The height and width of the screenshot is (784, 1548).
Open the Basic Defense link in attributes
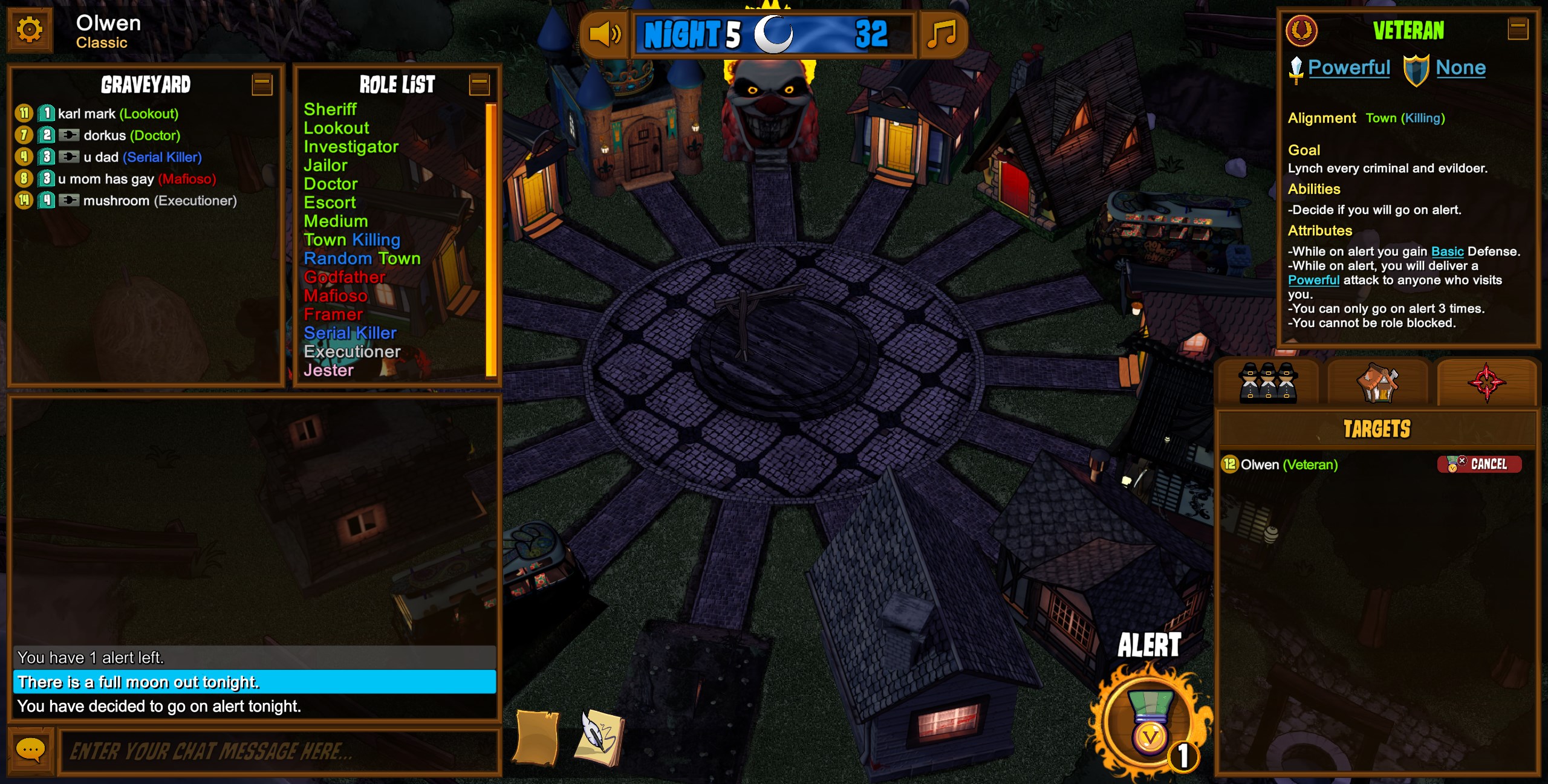coord(1447,251)
